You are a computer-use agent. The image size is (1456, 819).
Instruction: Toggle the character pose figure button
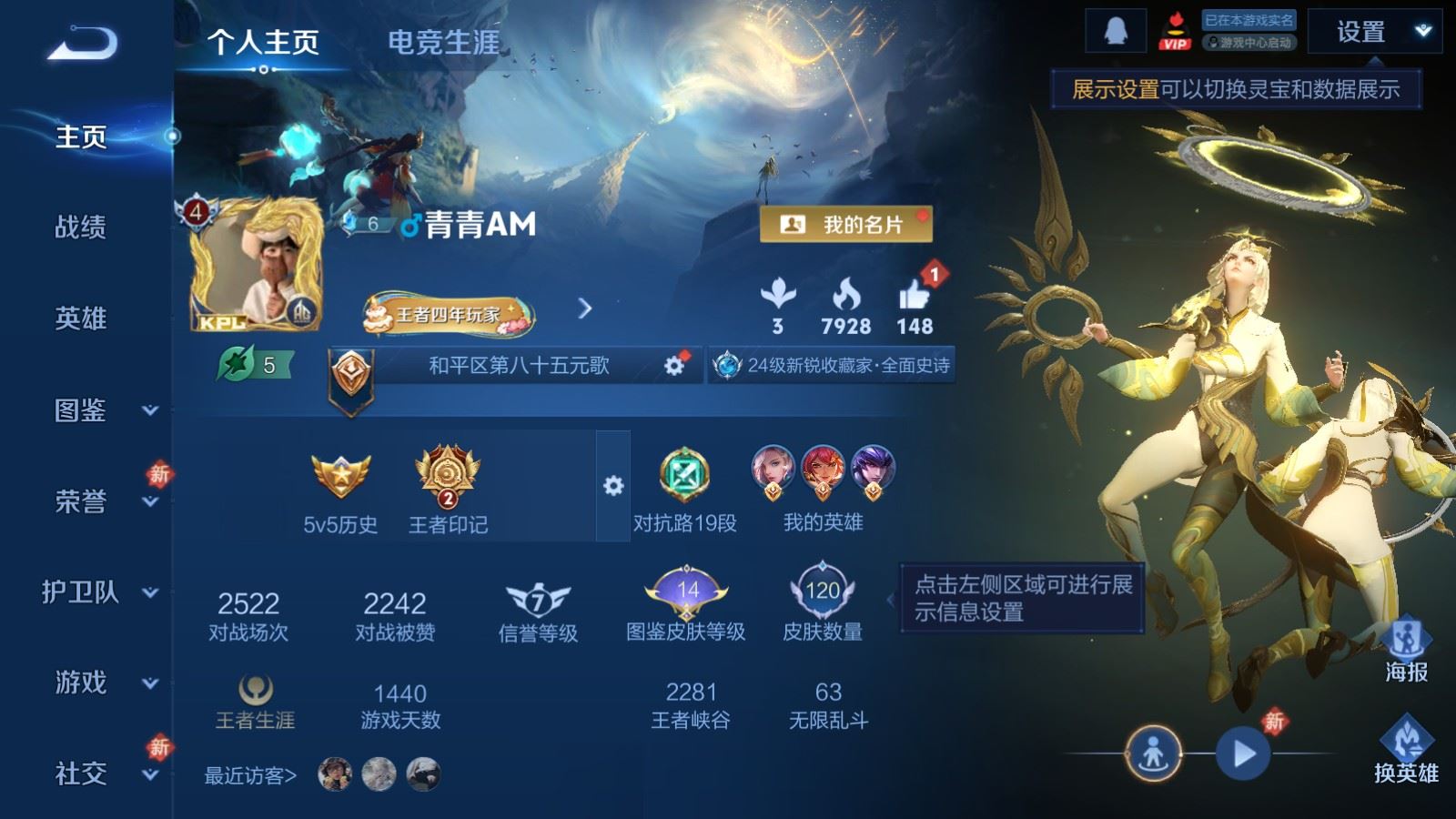1154,753
